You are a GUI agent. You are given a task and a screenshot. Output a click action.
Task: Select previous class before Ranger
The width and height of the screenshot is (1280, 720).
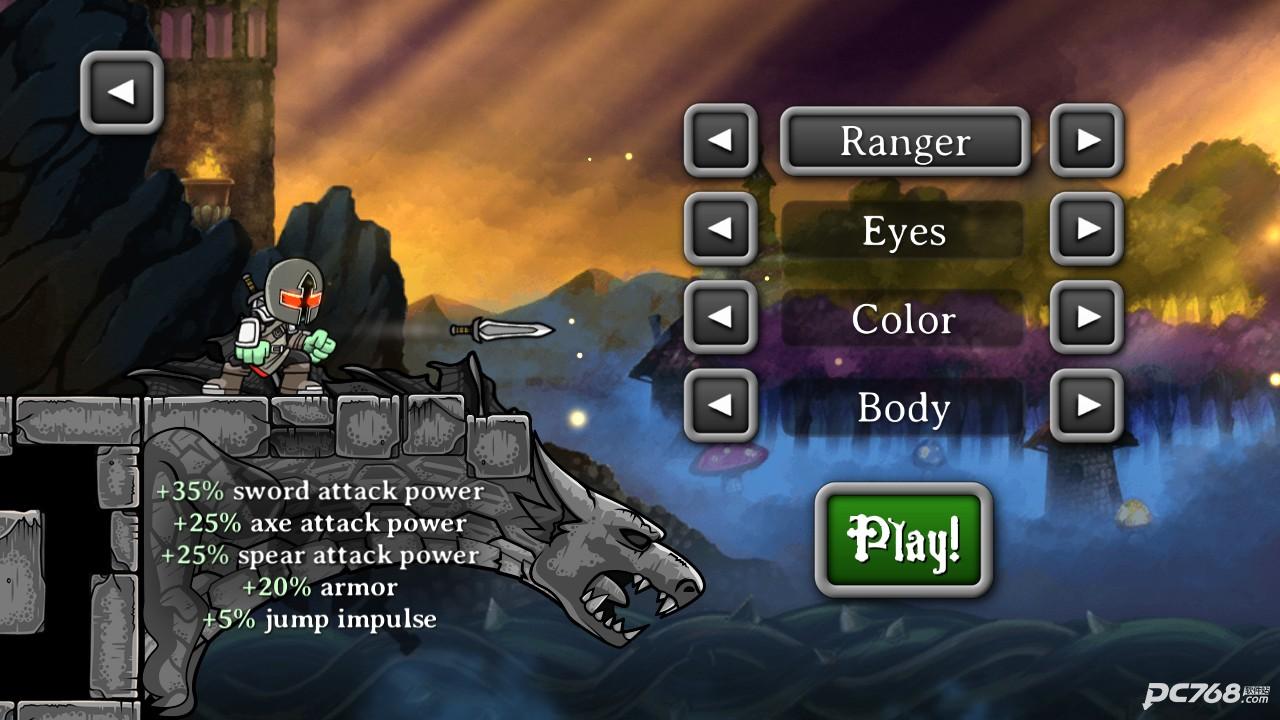[x=720, y=141]
